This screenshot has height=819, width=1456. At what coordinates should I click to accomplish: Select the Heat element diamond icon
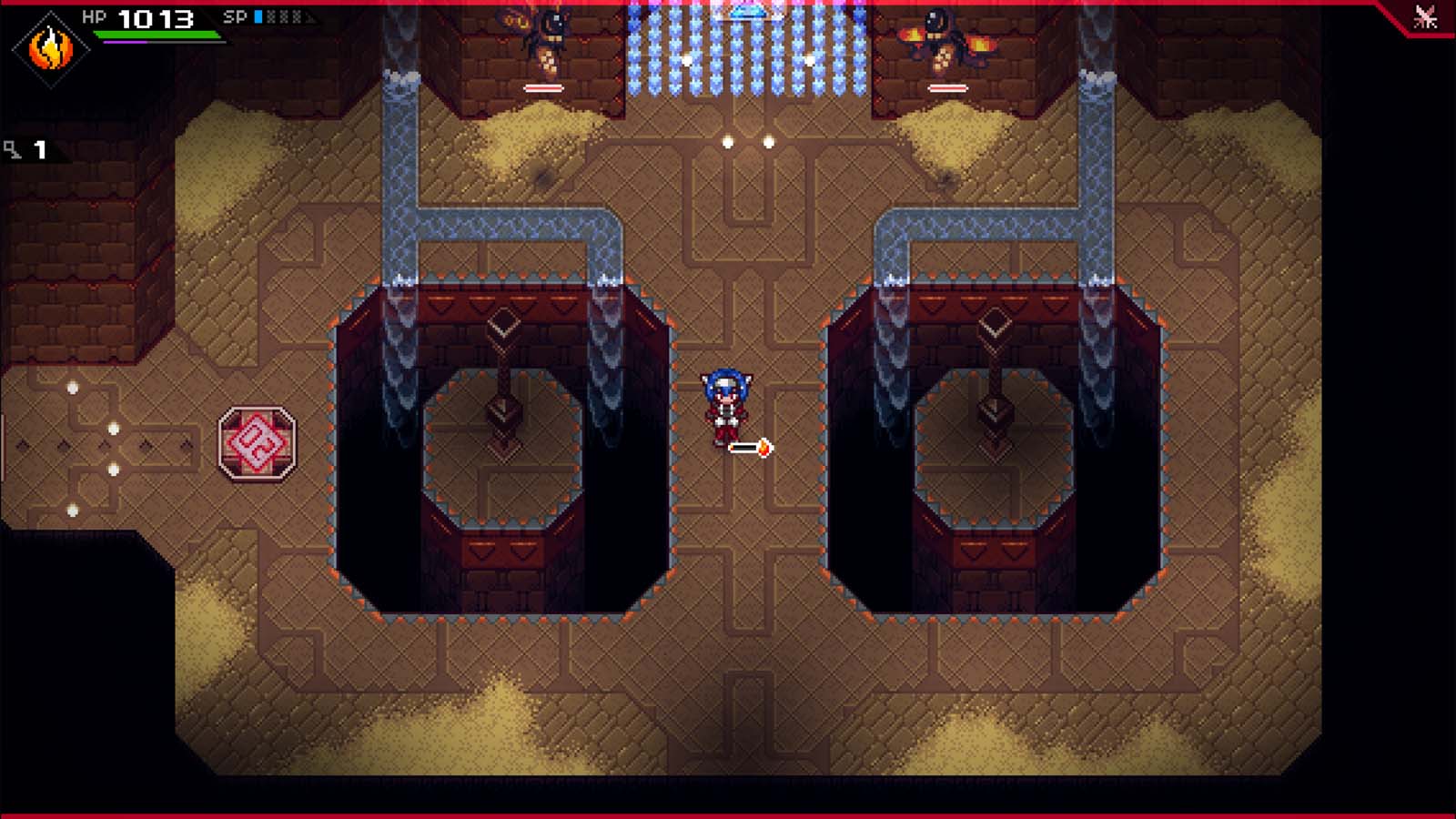click(52, 50)
